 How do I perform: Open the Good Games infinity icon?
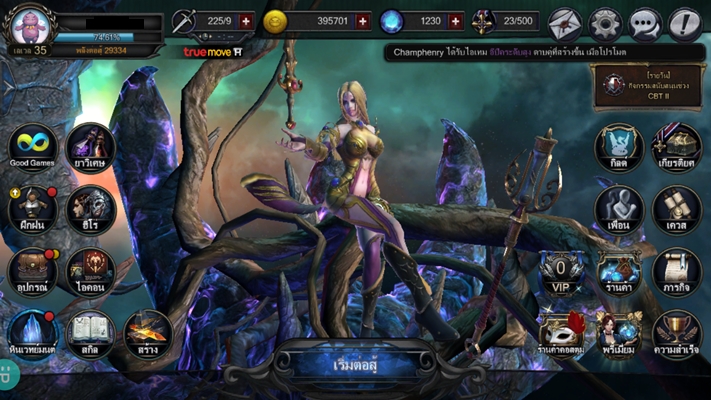tap(31, 147)
